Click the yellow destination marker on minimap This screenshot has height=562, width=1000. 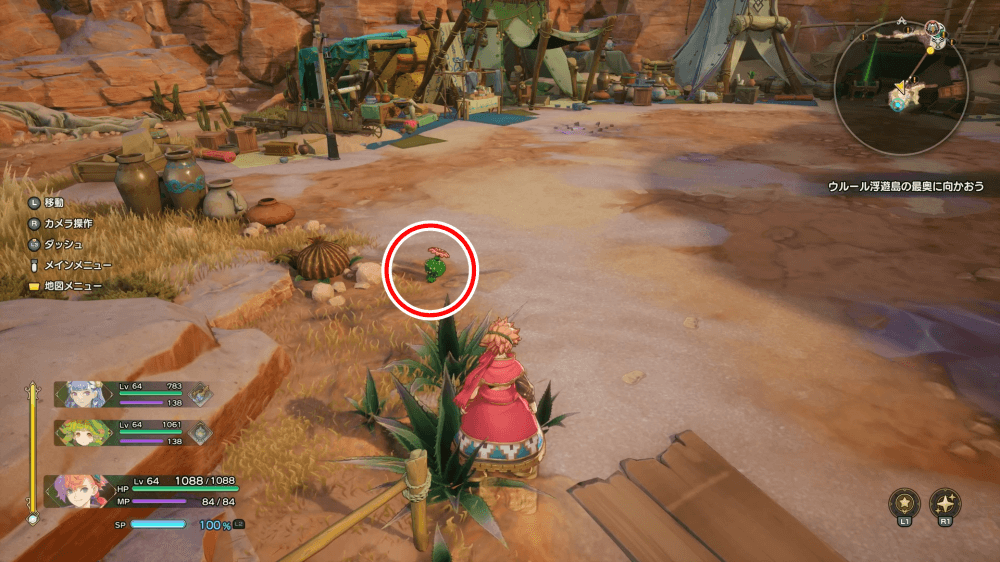[931, 47]
